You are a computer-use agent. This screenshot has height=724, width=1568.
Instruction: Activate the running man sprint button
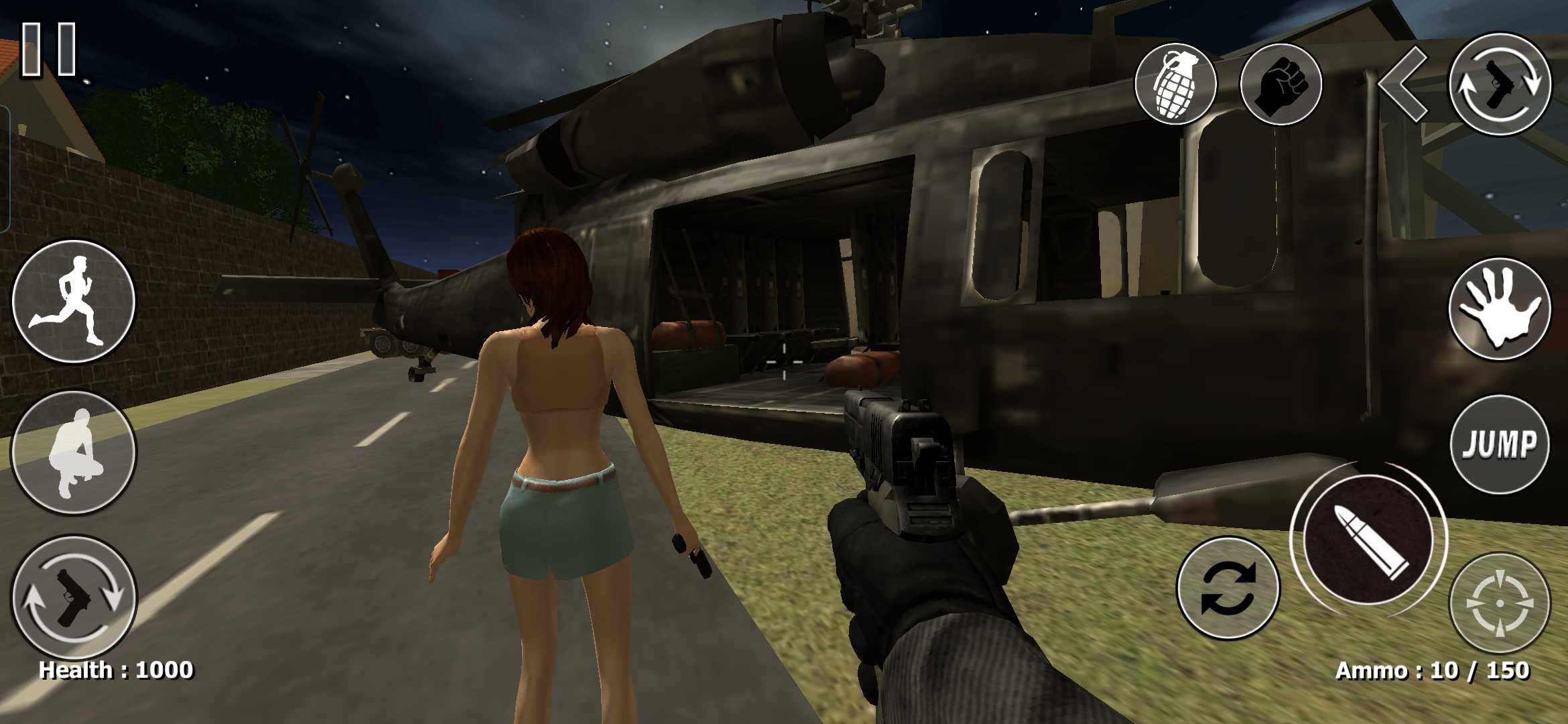pyautogui.click(x=74, y=301)
